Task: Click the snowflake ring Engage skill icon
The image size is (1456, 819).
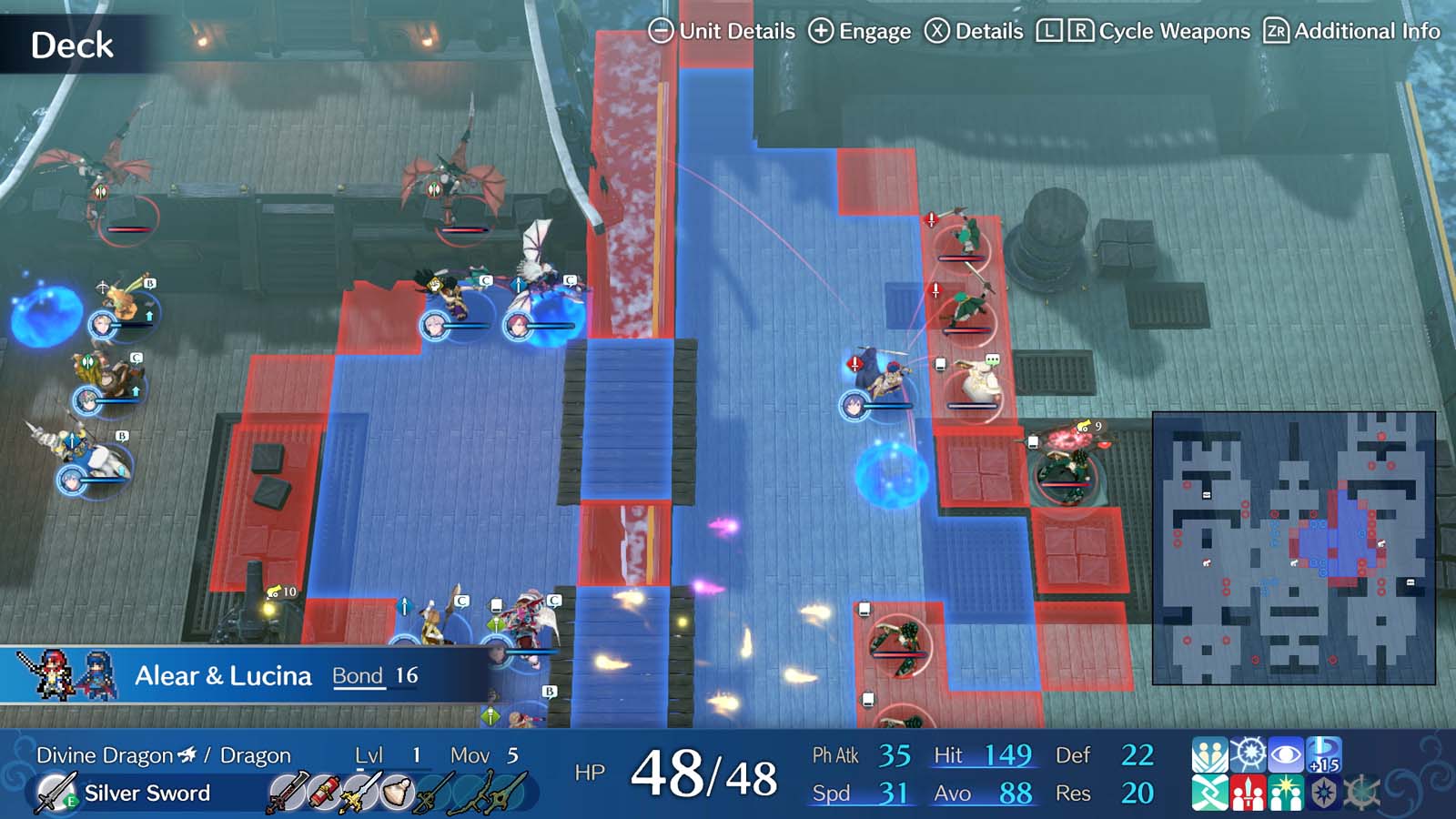Action: pyautogui.click(x=1249, y=755)
